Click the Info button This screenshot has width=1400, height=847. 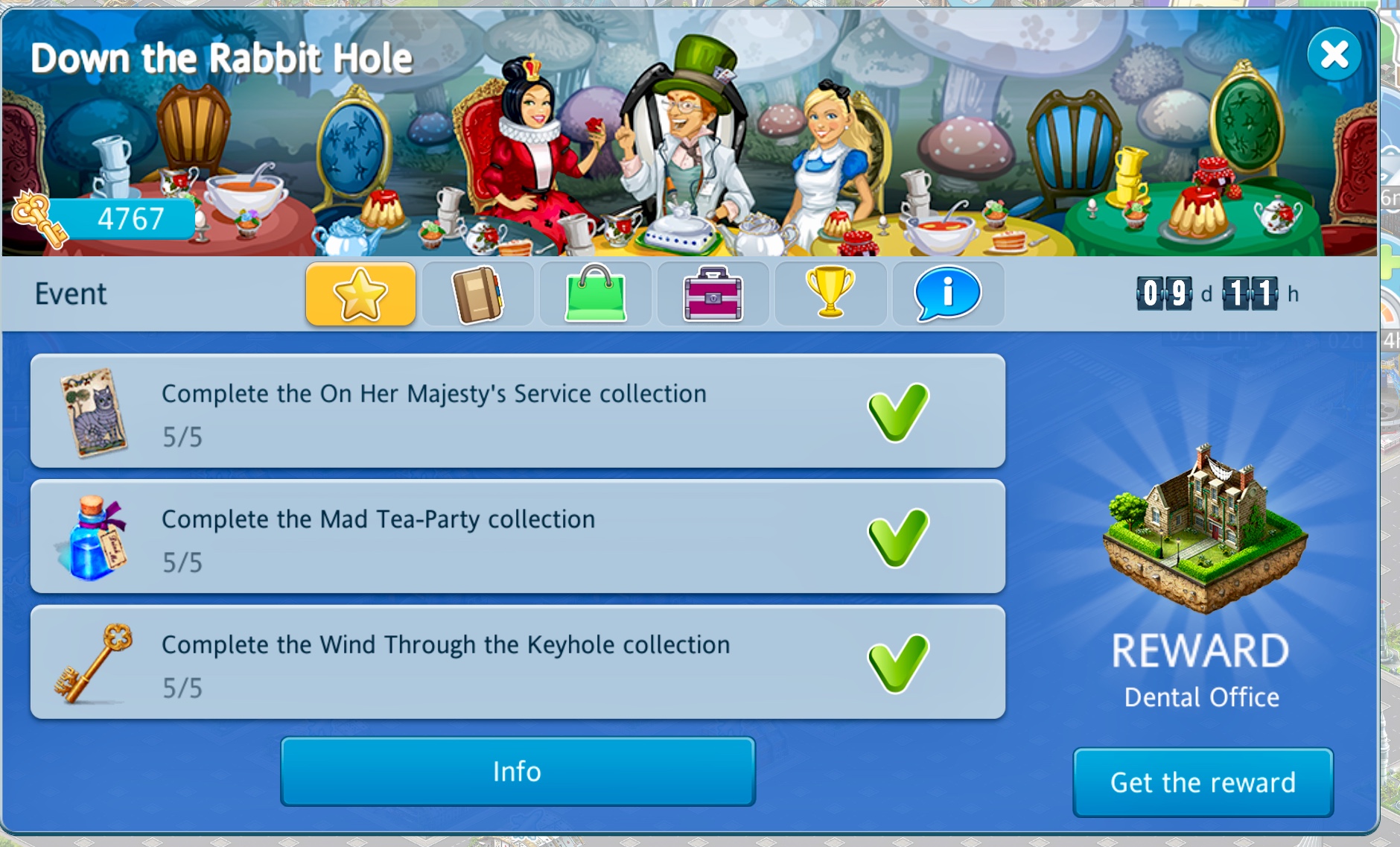tap(518, 771)
